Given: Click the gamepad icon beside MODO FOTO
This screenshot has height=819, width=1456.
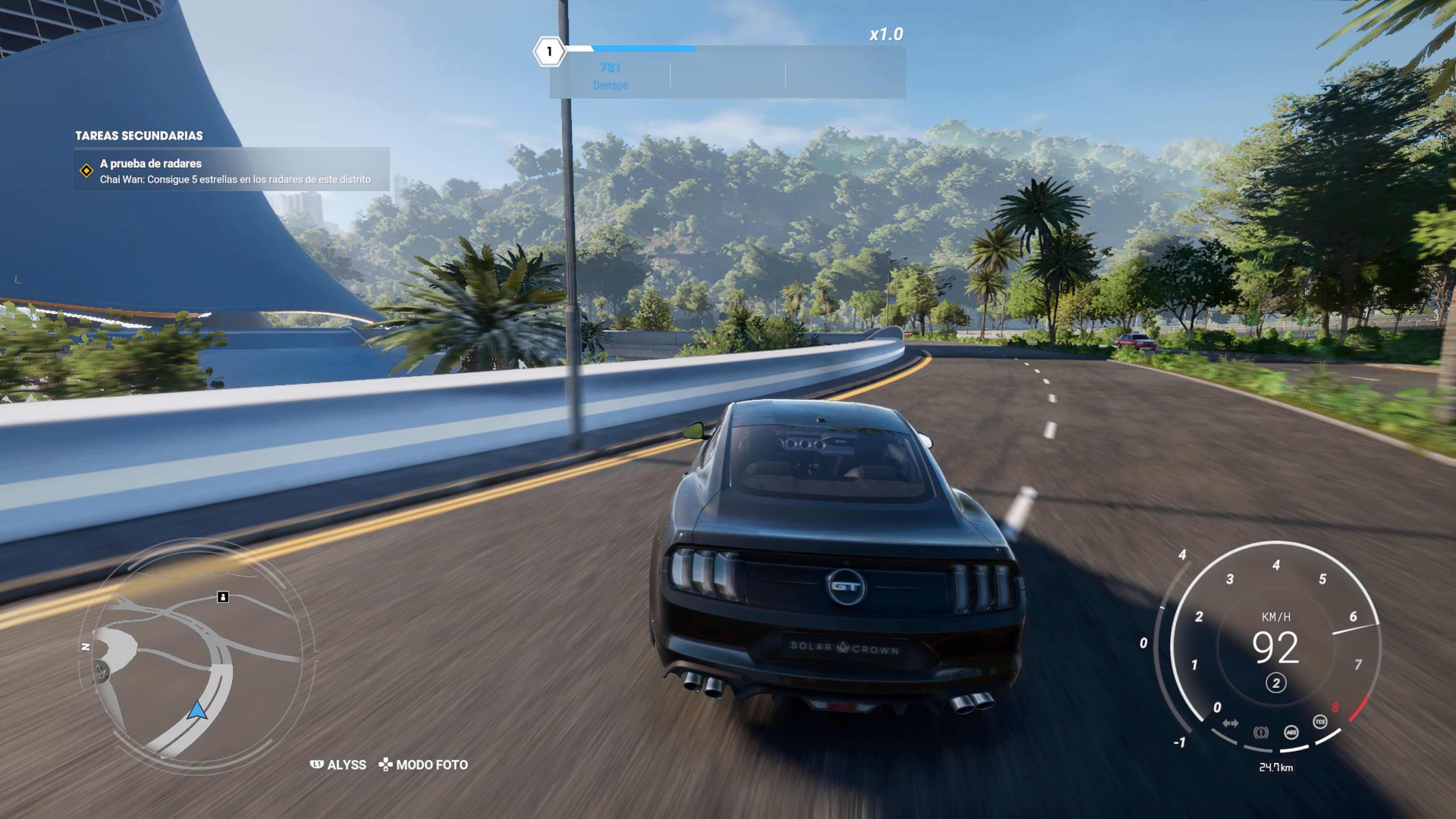Looking at the screenshot, I should pyautogui.click(x=387, y=765).
